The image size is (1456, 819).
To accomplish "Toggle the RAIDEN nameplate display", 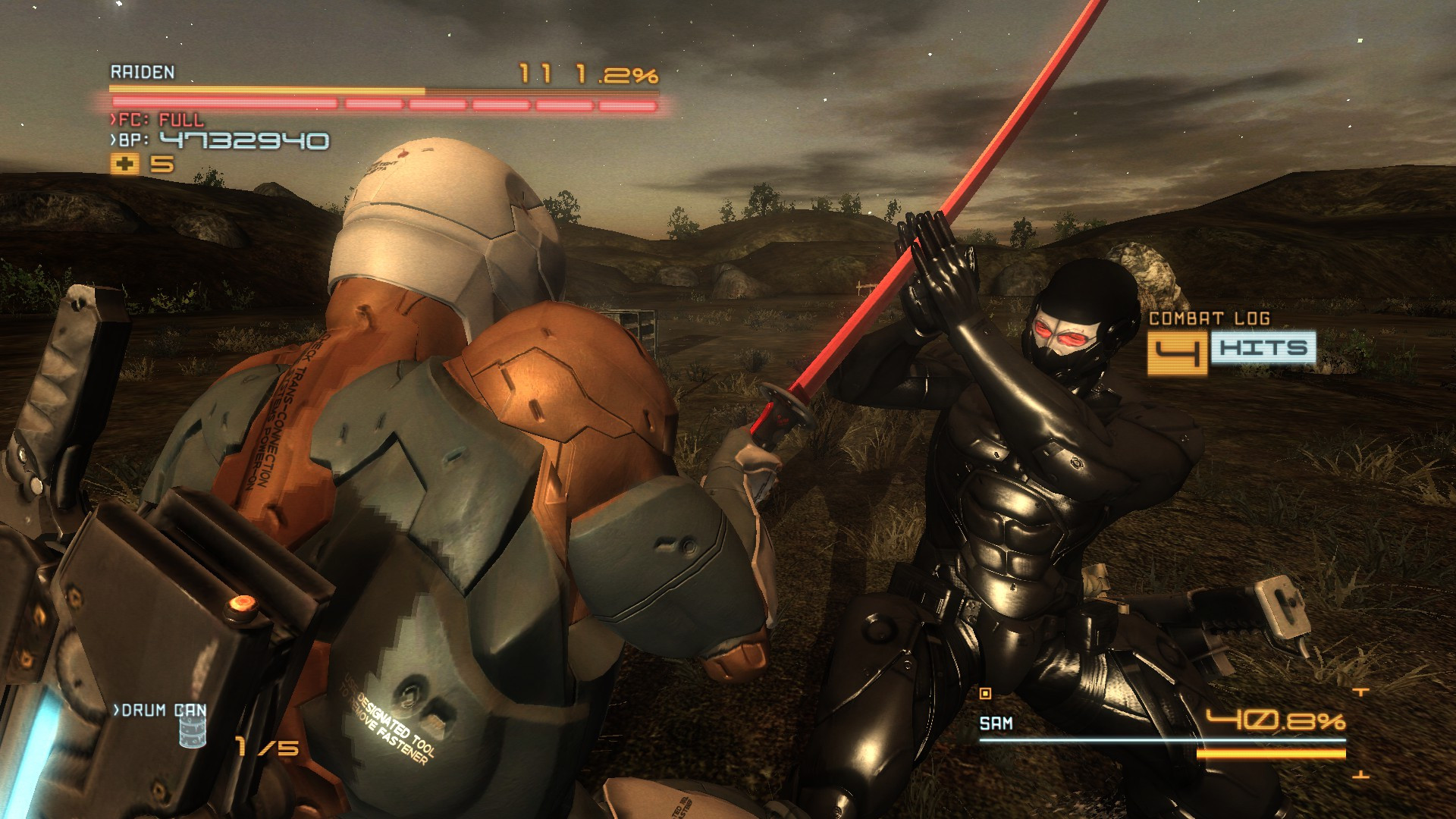I will point(141,74).
